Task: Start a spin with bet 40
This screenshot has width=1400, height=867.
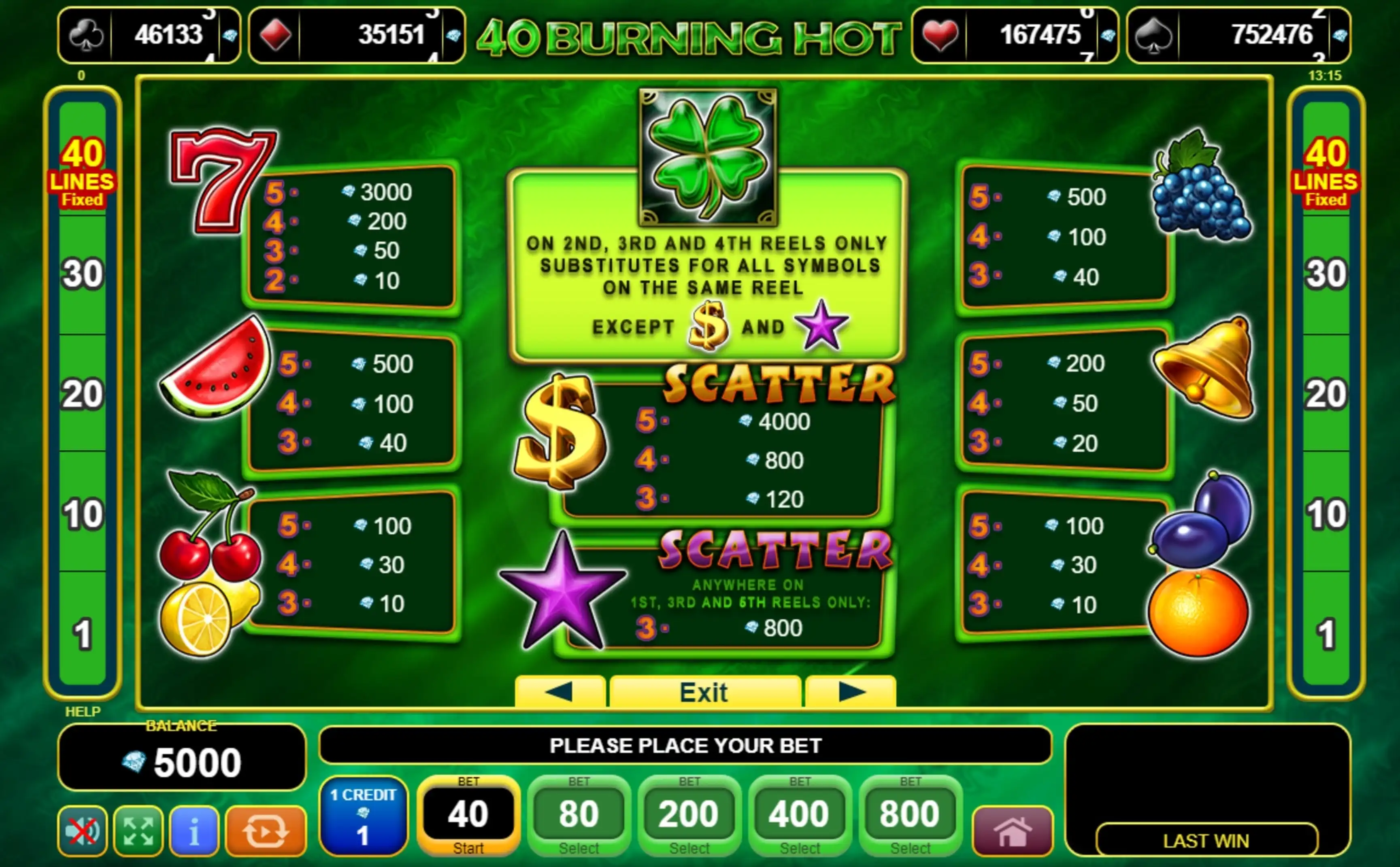Action: [x=468, y=815]
